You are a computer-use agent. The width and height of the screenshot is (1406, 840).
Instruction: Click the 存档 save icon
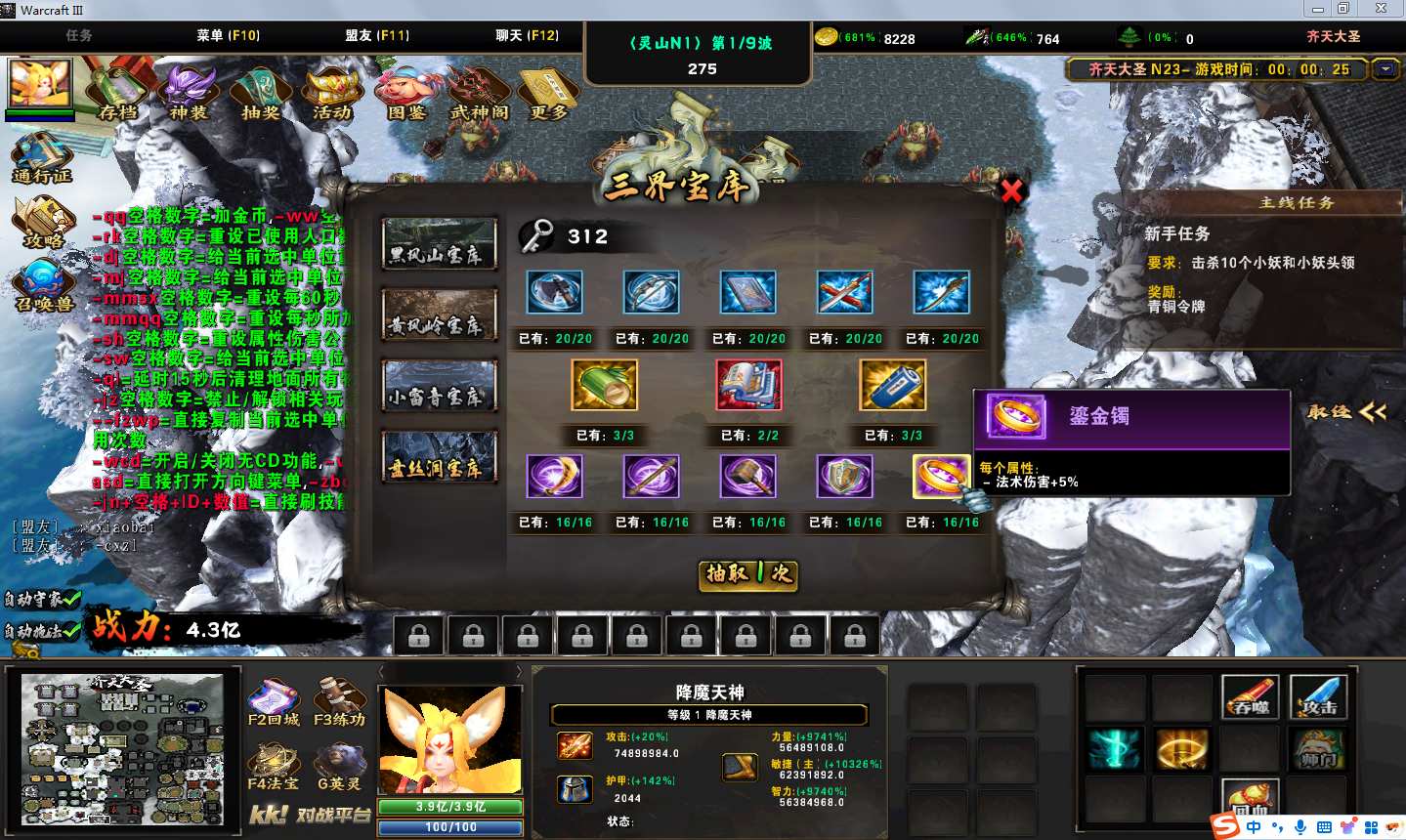pyautogui.click(x=118, y=93)
